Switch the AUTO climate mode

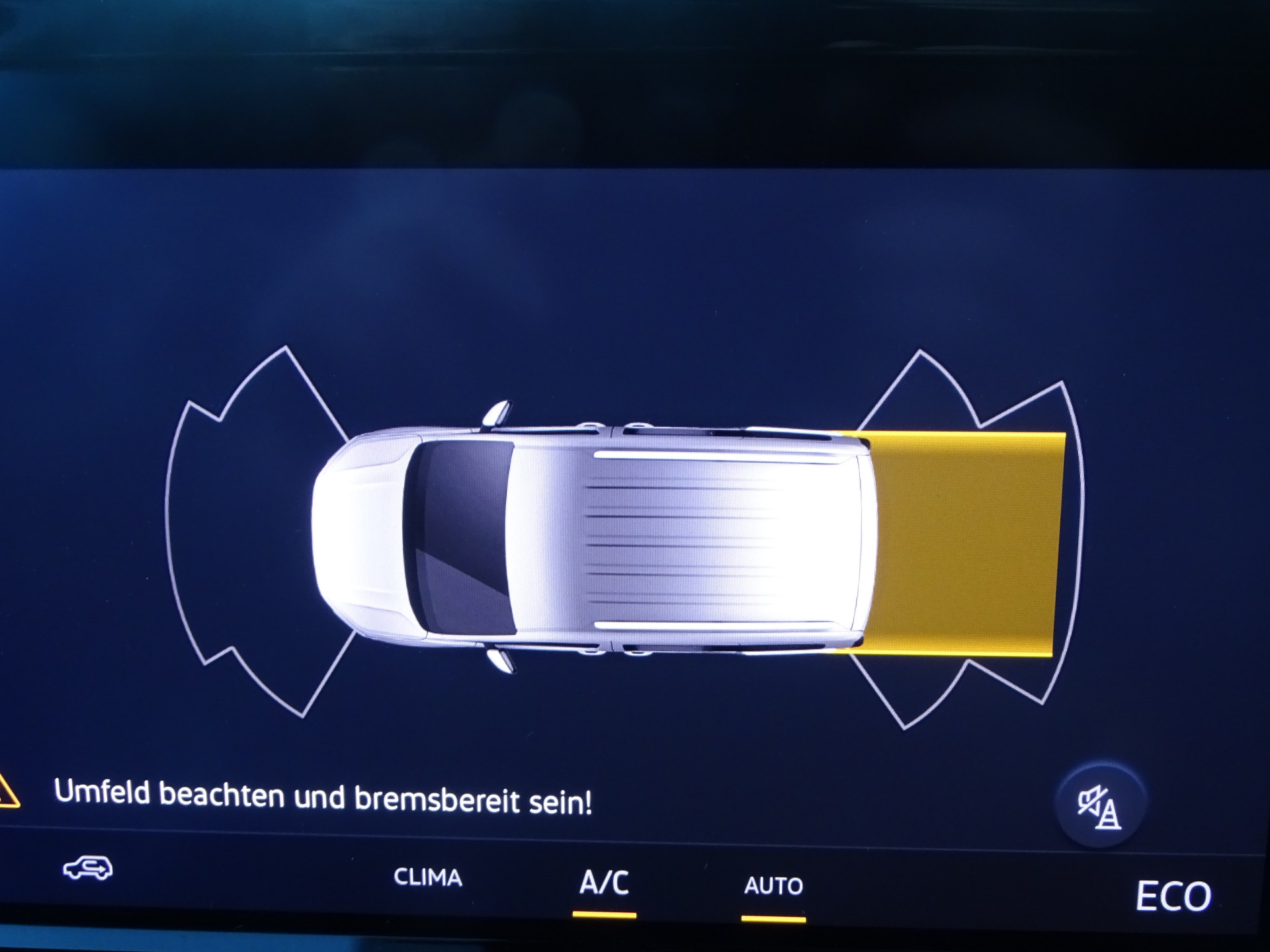pos(773,886)
